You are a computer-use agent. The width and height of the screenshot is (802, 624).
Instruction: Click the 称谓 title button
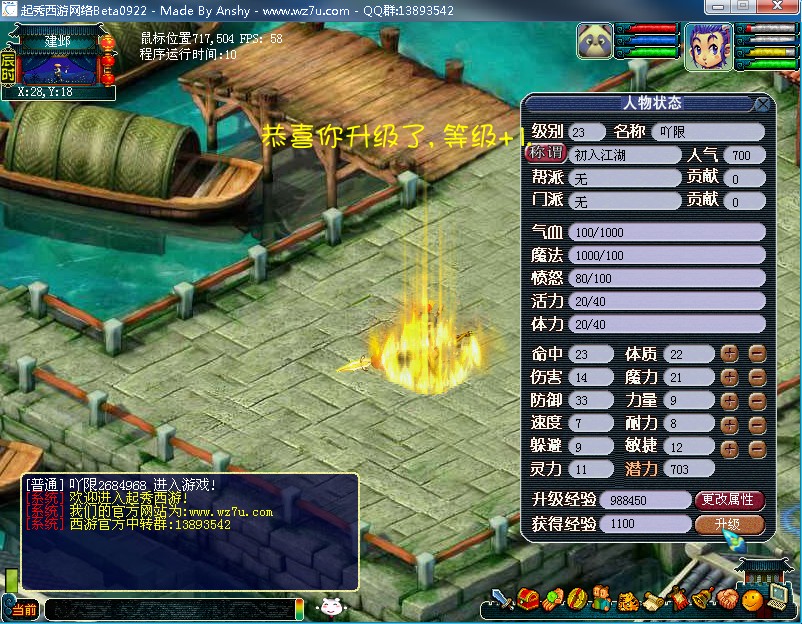click(x=545, y=154)
